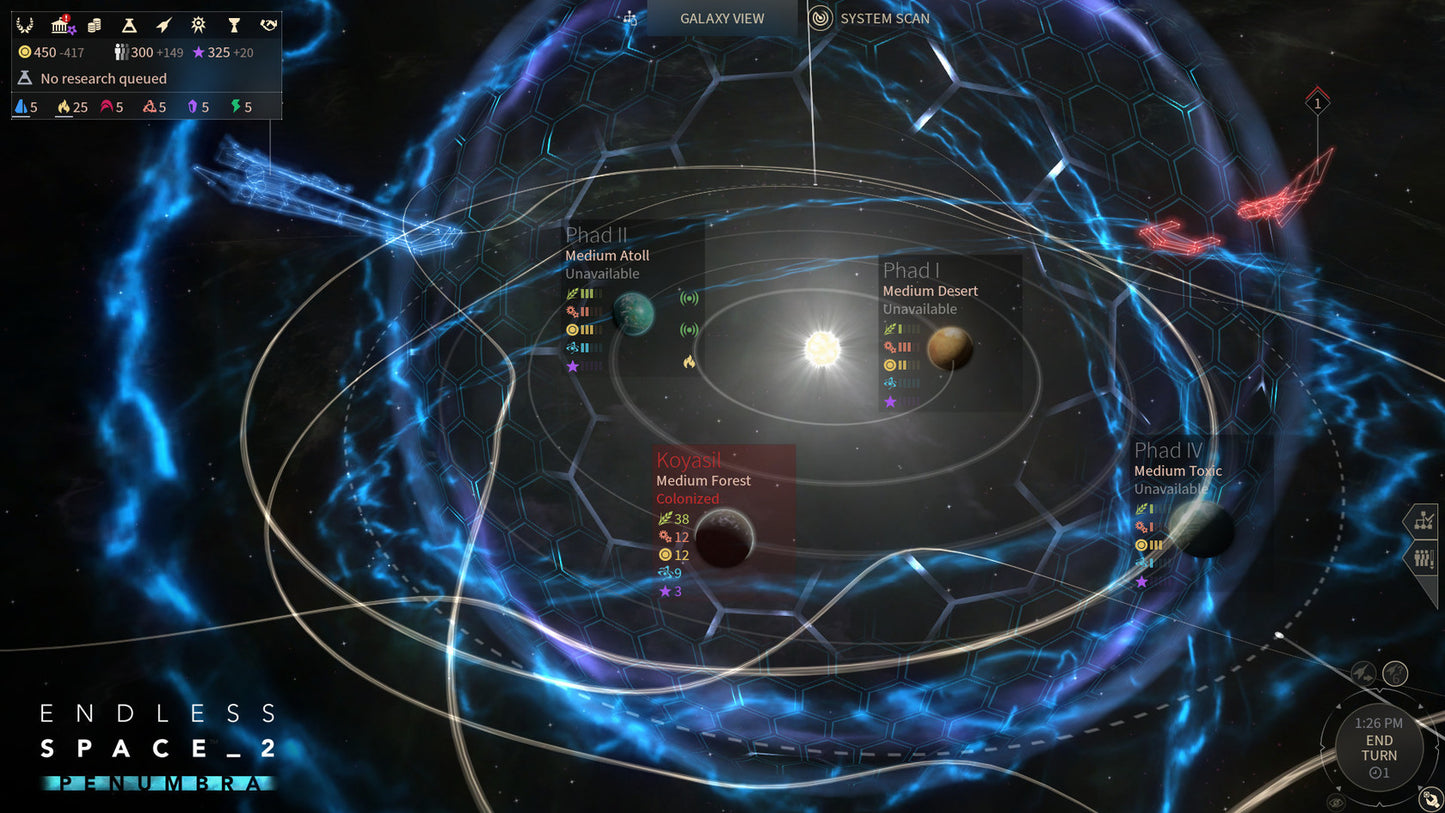Switch to Galaxy View
The height and width of the screenshot is (813, 1445).
tap(720, 18)
